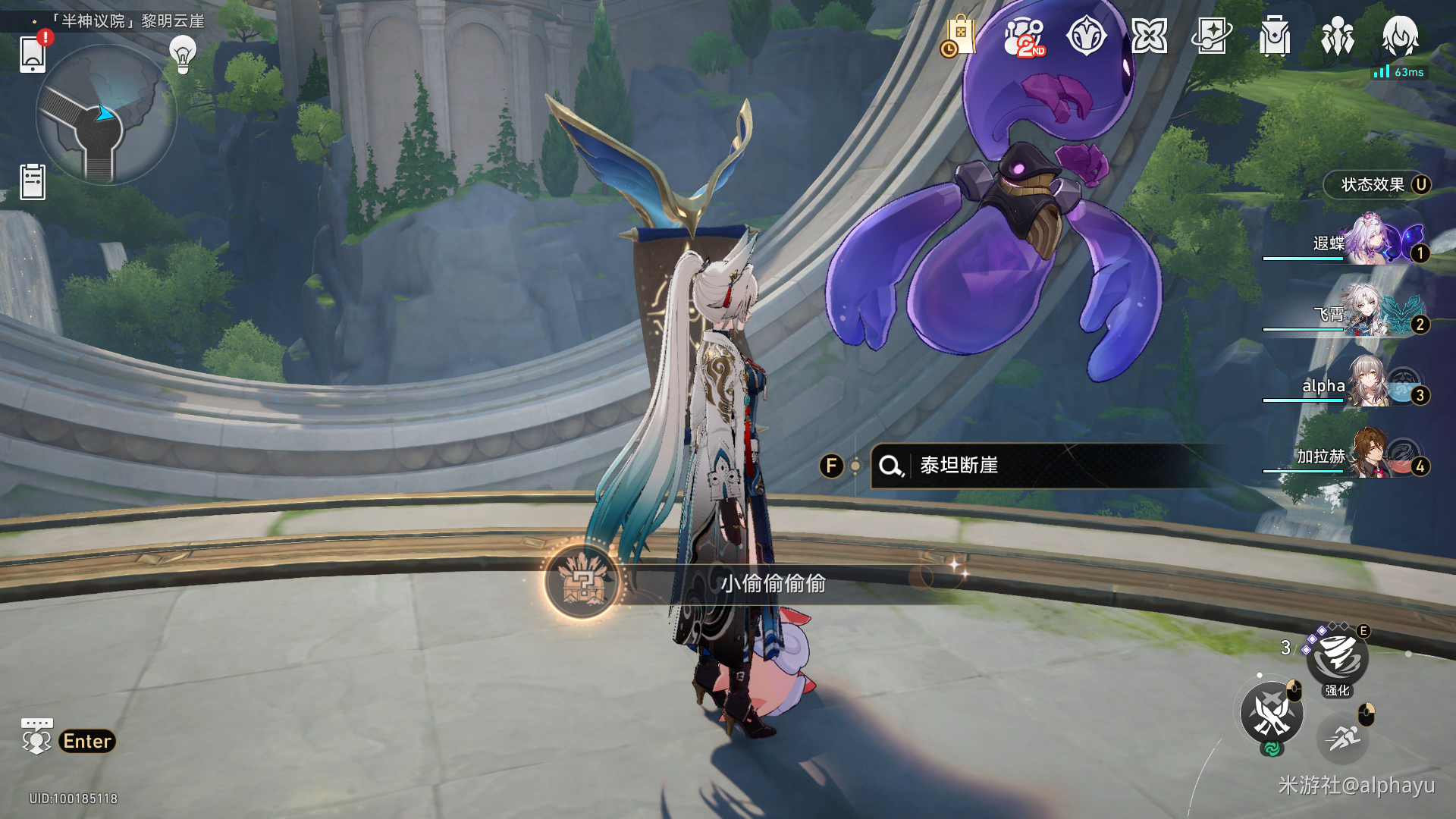
Task: Switch to party member 遐蝶
Action: pyautogui.click(x=1365, y=243)
